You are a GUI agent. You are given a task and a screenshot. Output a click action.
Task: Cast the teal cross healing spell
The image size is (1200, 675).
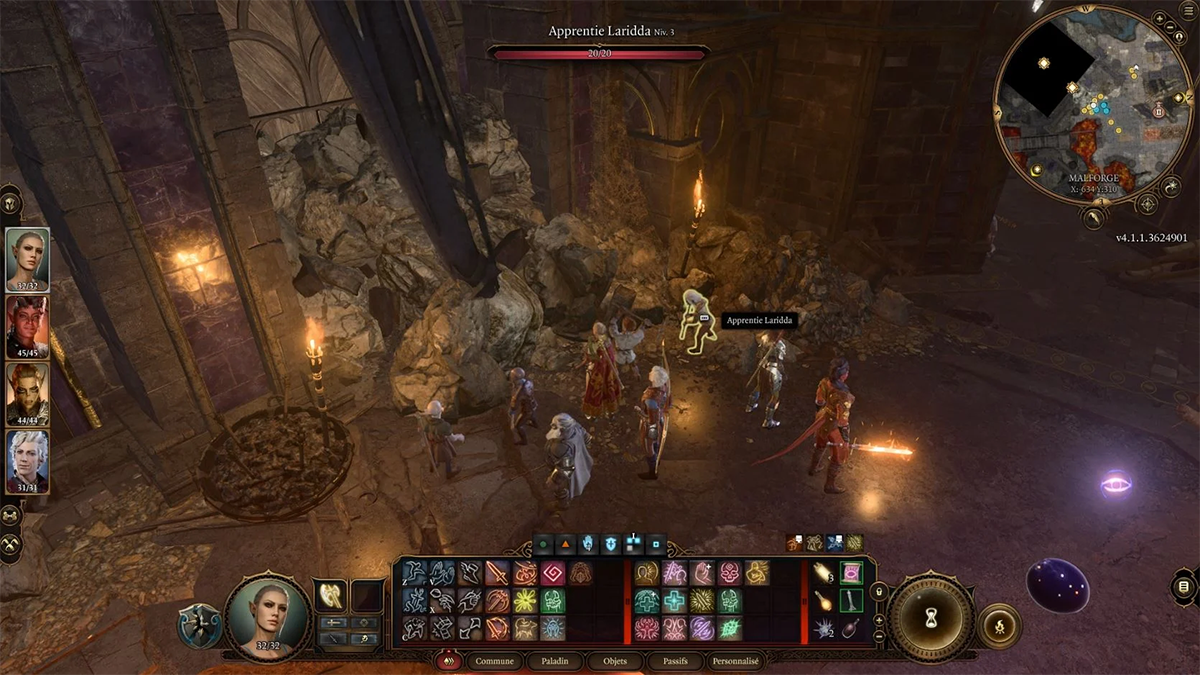pyautogui.click(x=673, y=601)
